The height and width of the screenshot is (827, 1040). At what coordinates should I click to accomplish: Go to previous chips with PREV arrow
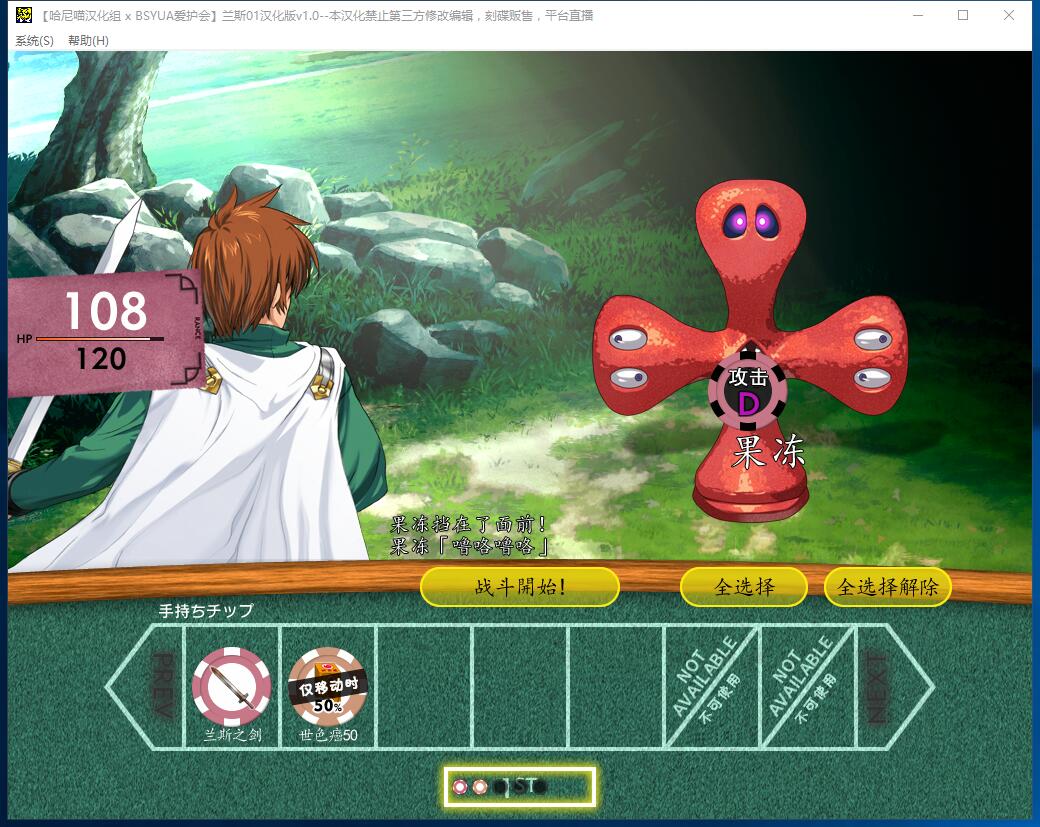tap(145, 686)
